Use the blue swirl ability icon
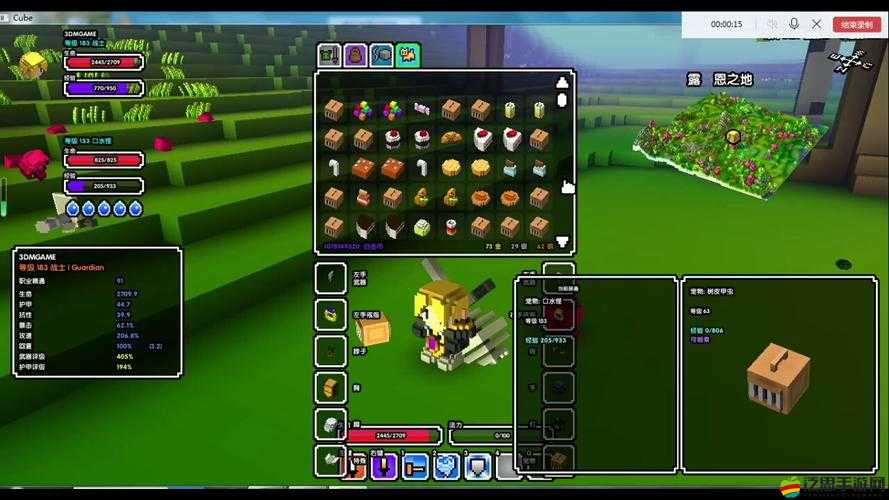 click(446, 466)
